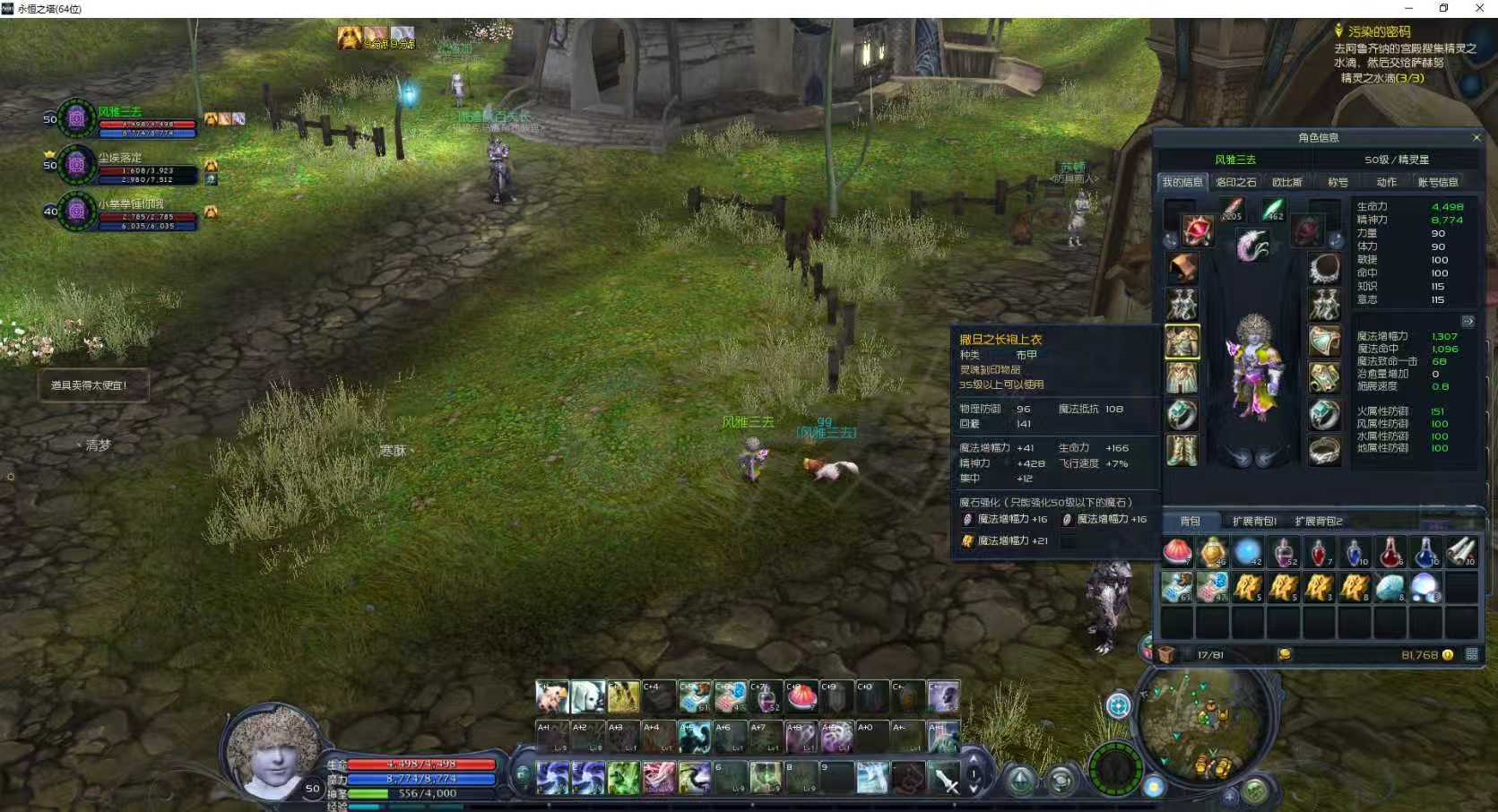Screen dimensions: 1498x812
Task: Select the glowing blue orb bag item
Action: [1247, 552]
